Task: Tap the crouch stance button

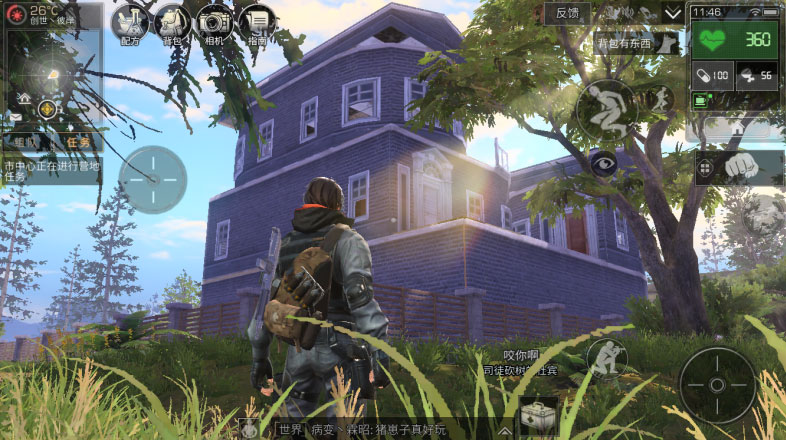Action: point(605,107)
